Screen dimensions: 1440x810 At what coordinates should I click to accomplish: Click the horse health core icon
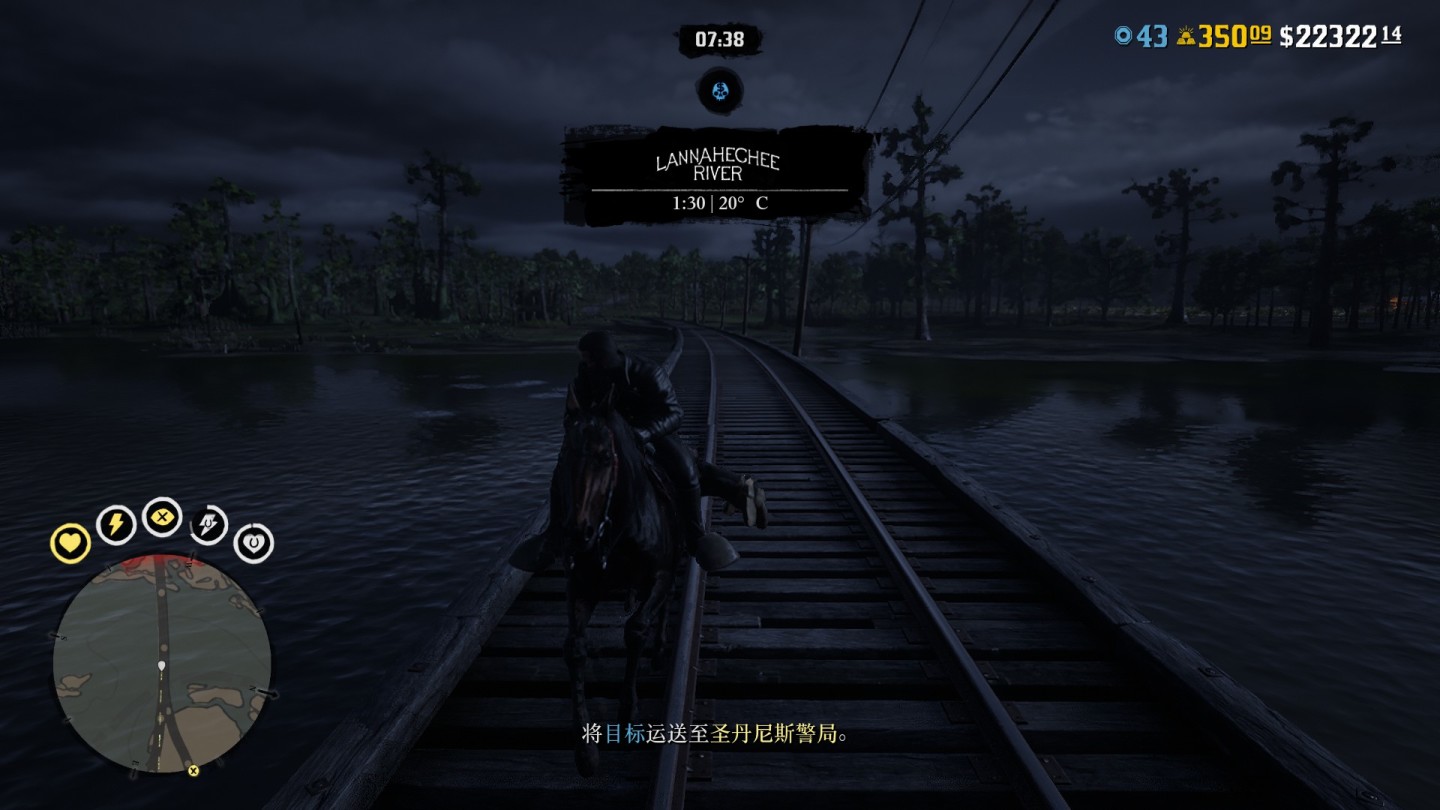tap(253, 544)
